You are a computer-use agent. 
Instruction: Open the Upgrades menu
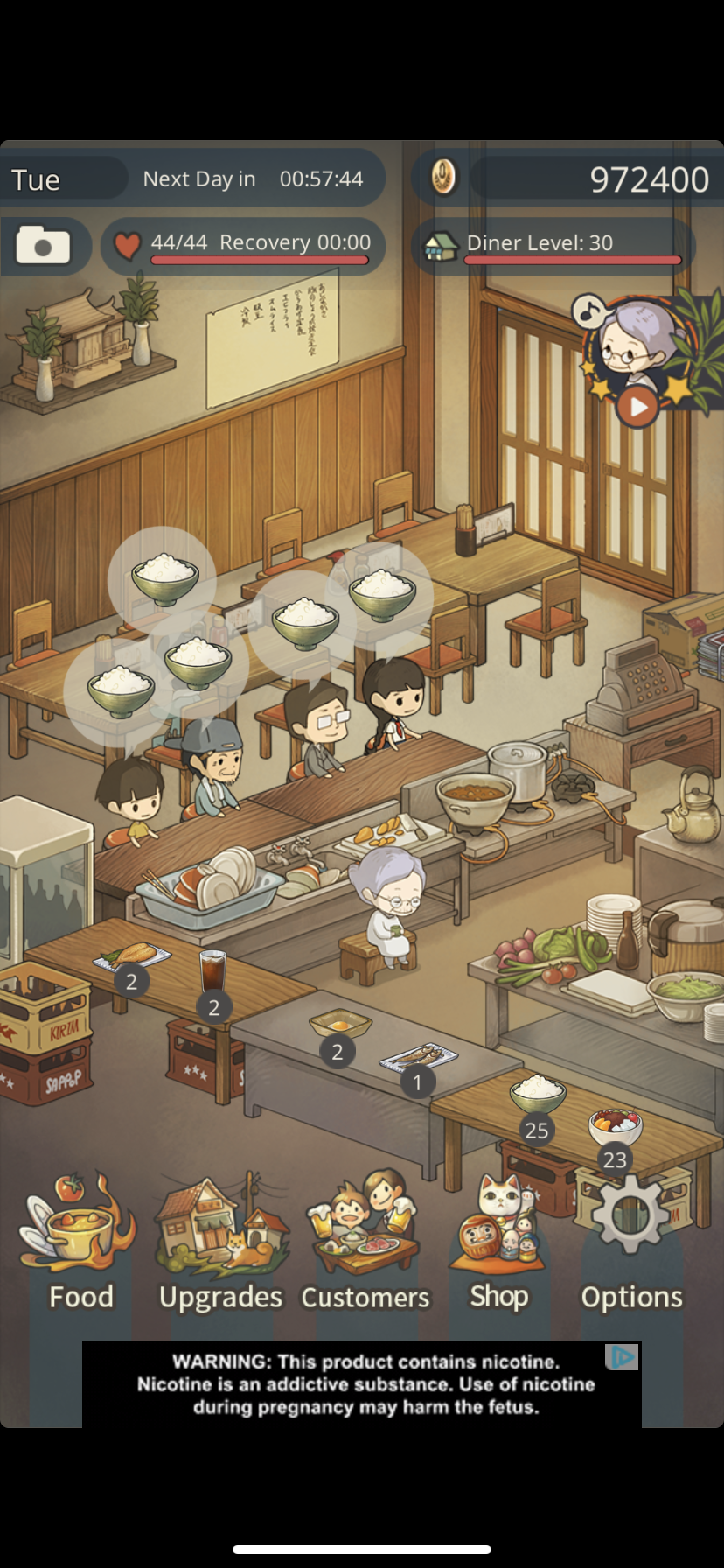[x=220, y=1244]
